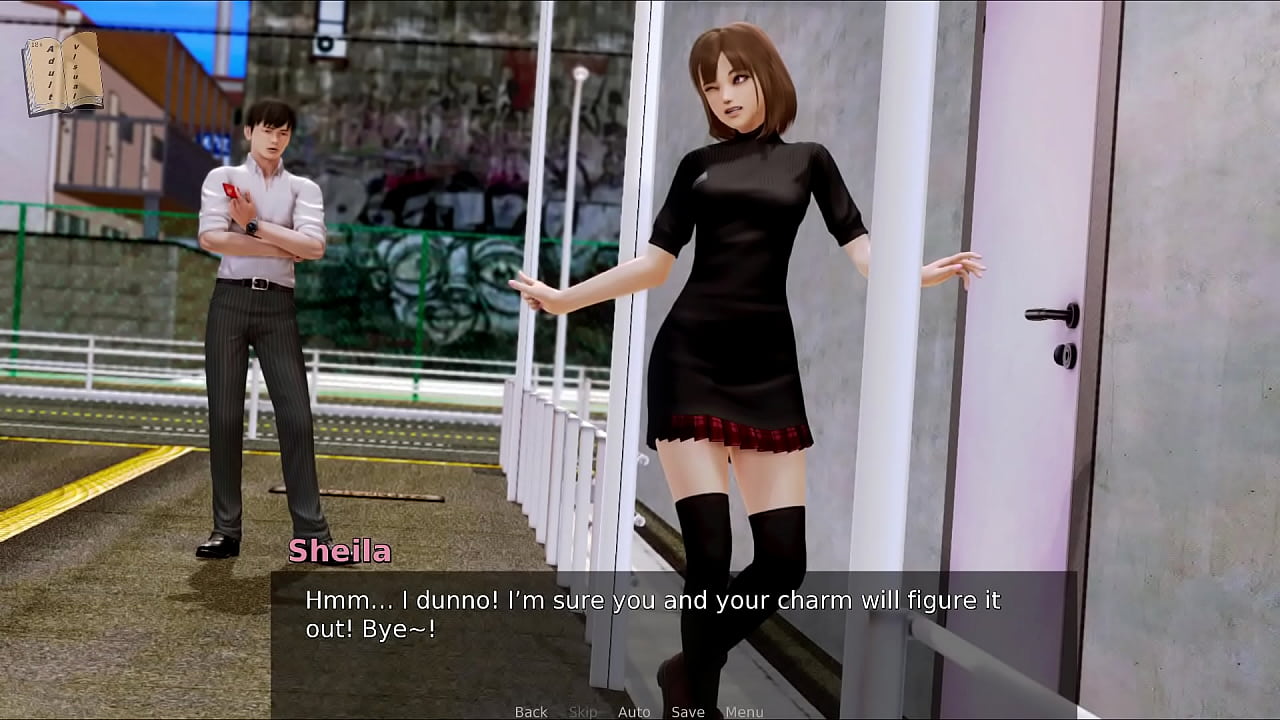
Task: Open the game Menu
Action: [x=744, y=712]
